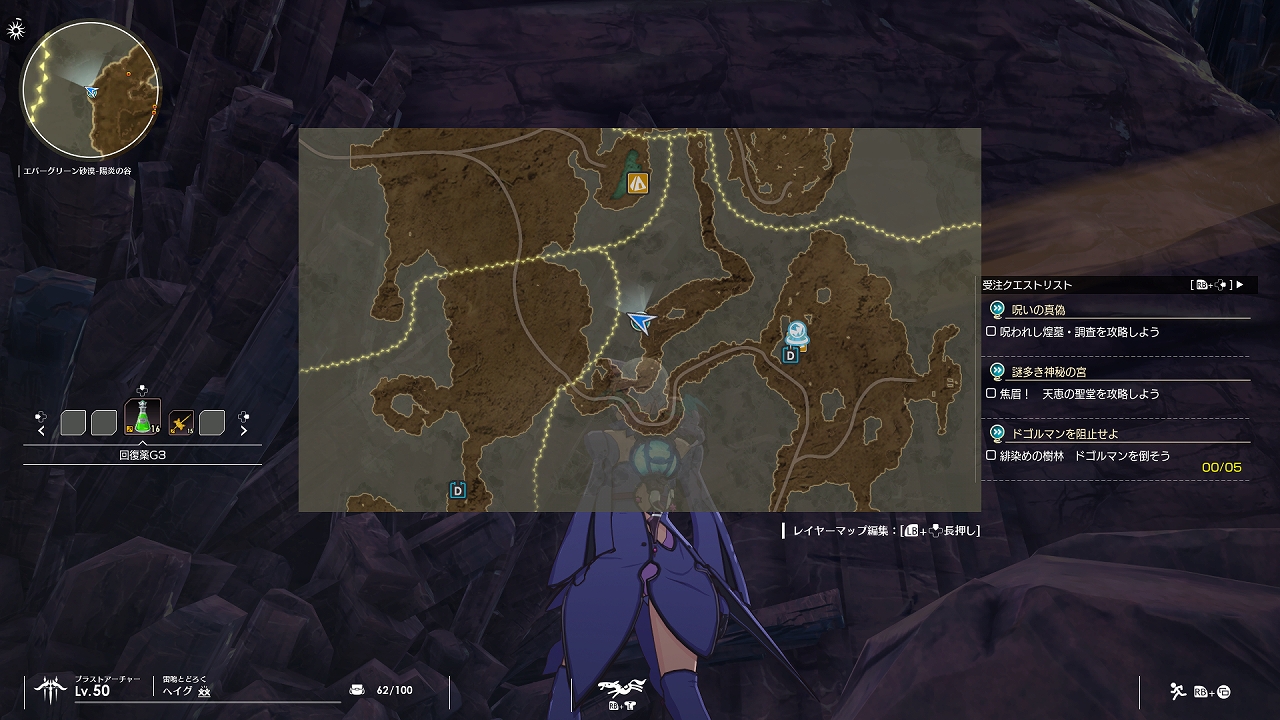Select the D dungeon marker at map bottom
The width and height of the screenshot is (1280, 720).
[x=458, y=491]
